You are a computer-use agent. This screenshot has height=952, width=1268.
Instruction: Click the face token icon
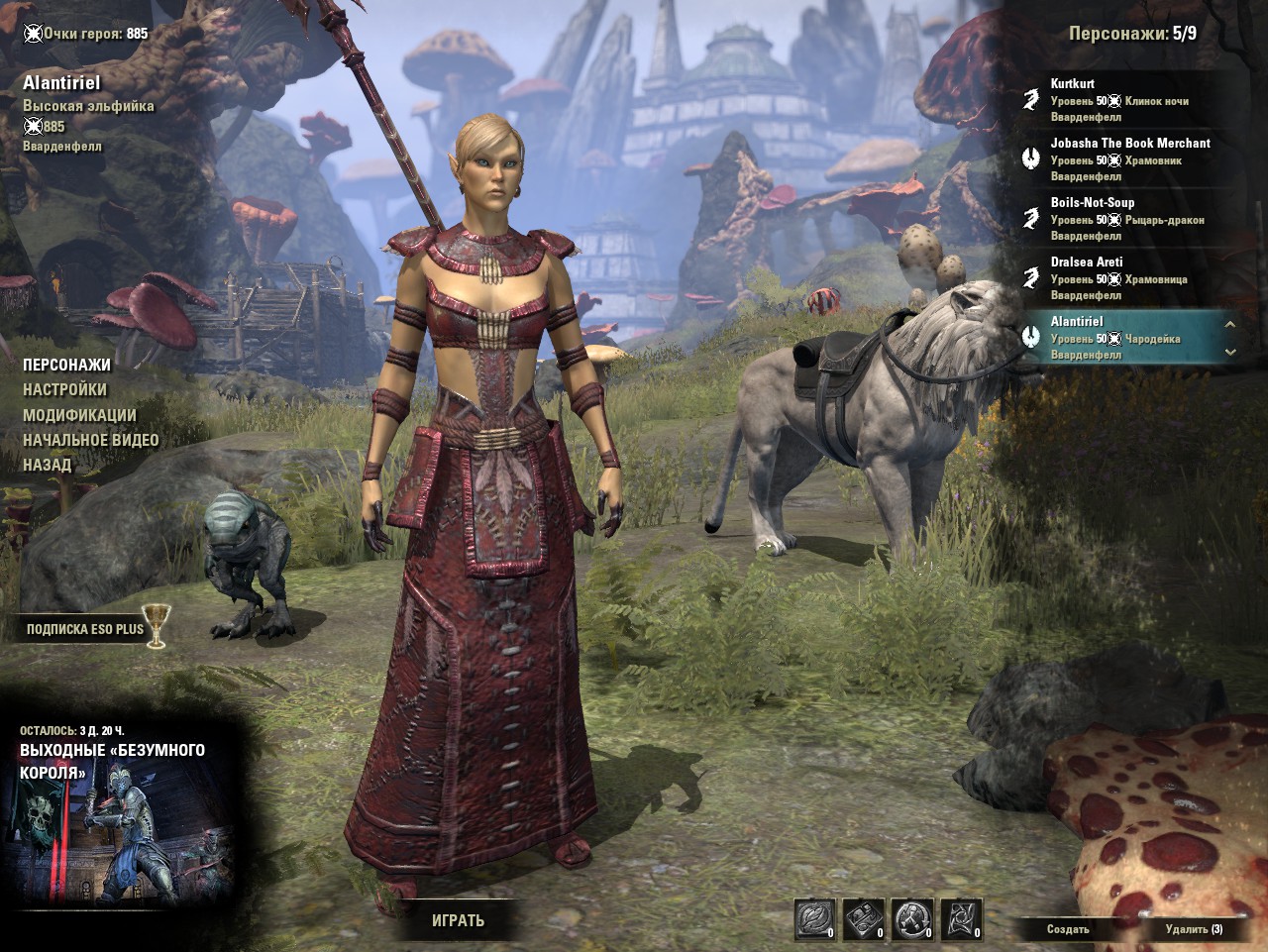tap(815, 919)
